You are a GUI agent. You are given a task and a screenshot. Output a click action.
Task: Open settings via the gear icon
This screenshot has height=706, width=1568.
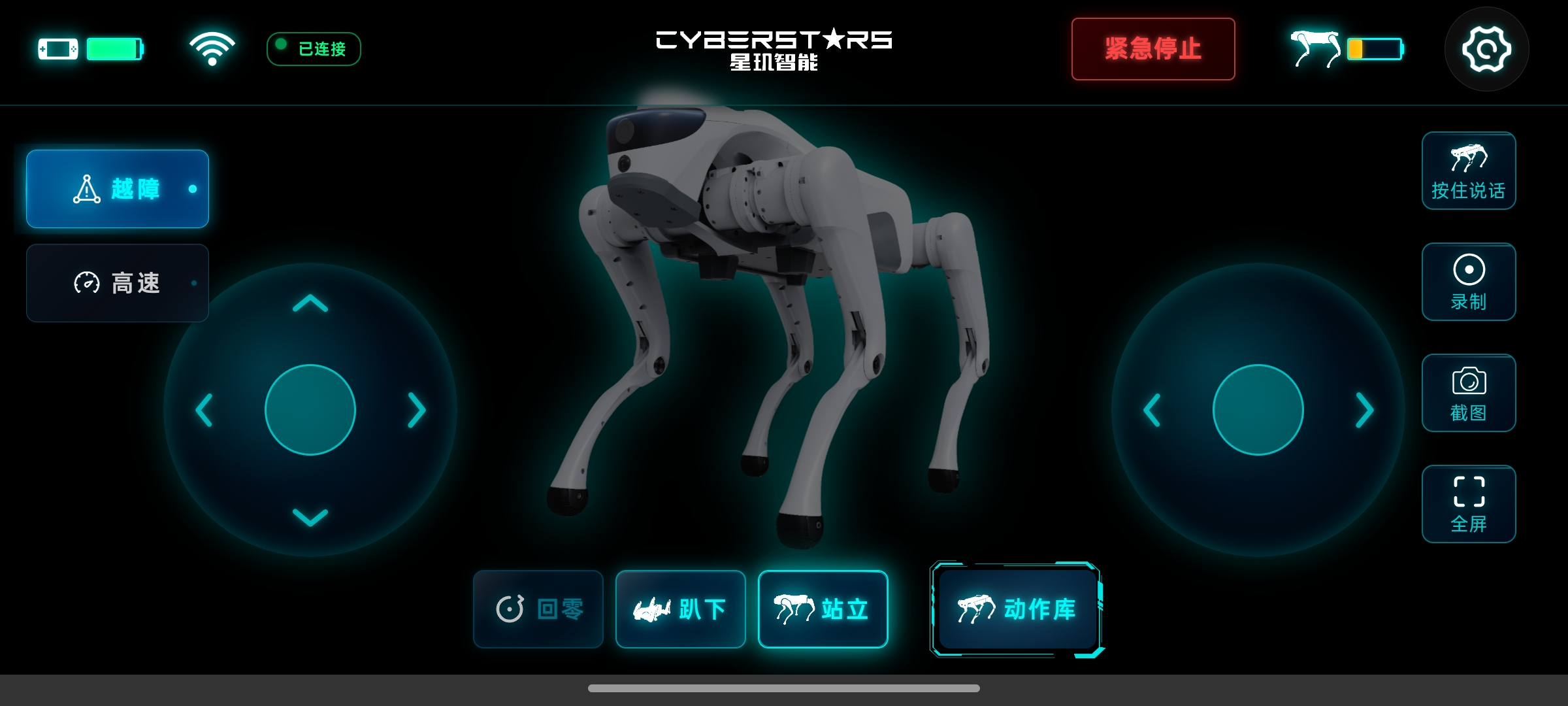coord(1486,49)
